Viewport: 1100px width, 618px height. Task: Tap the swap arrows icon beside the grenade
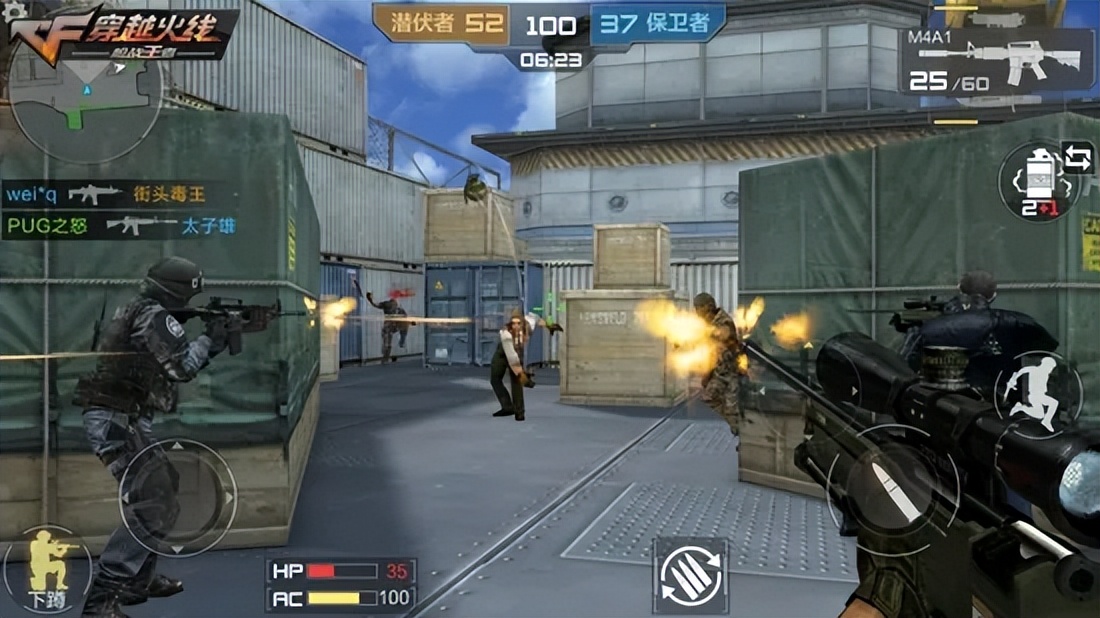[1077, 158]
